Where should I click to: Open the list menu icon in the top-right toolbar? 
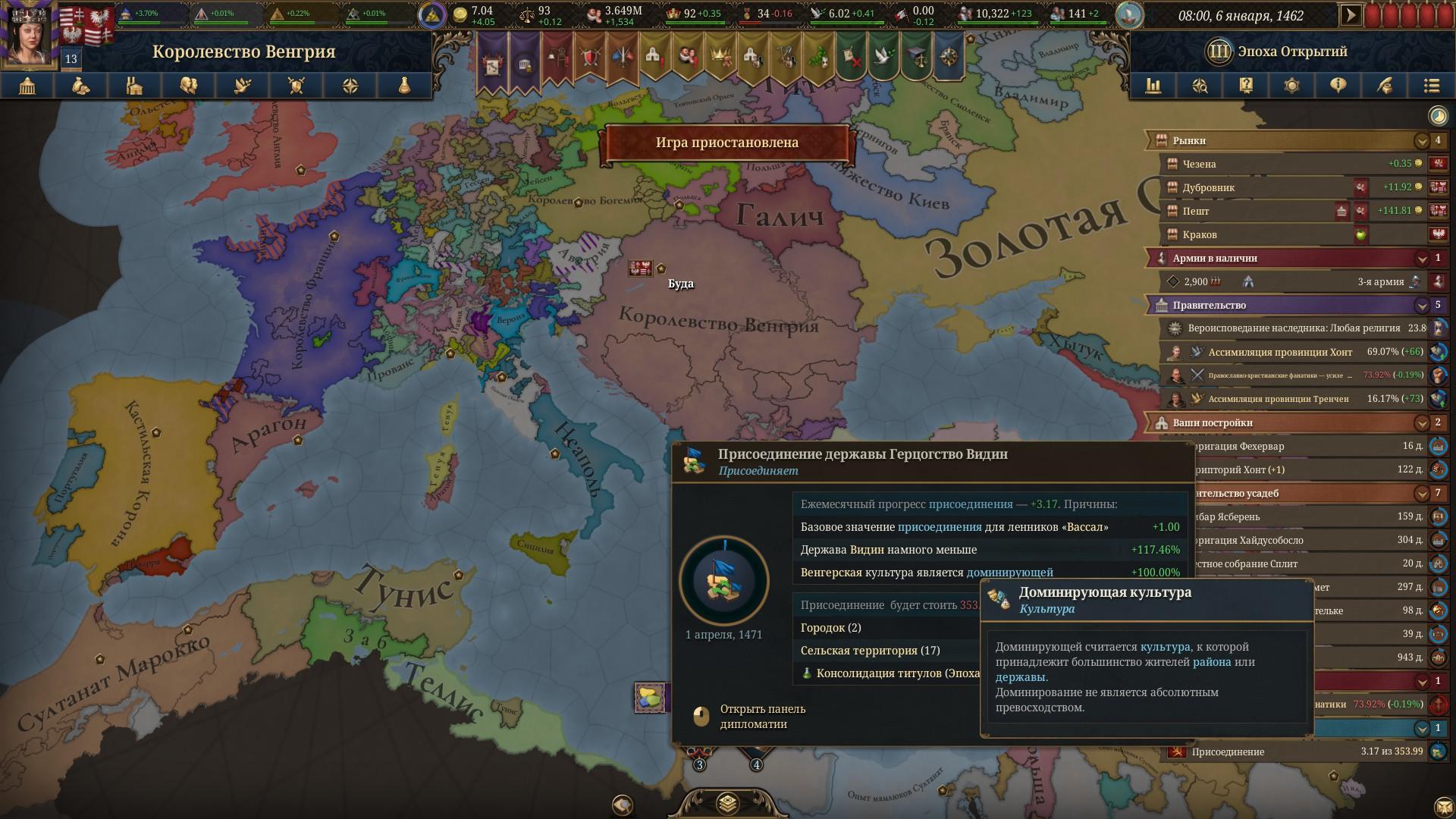[x=1431, y=86]
